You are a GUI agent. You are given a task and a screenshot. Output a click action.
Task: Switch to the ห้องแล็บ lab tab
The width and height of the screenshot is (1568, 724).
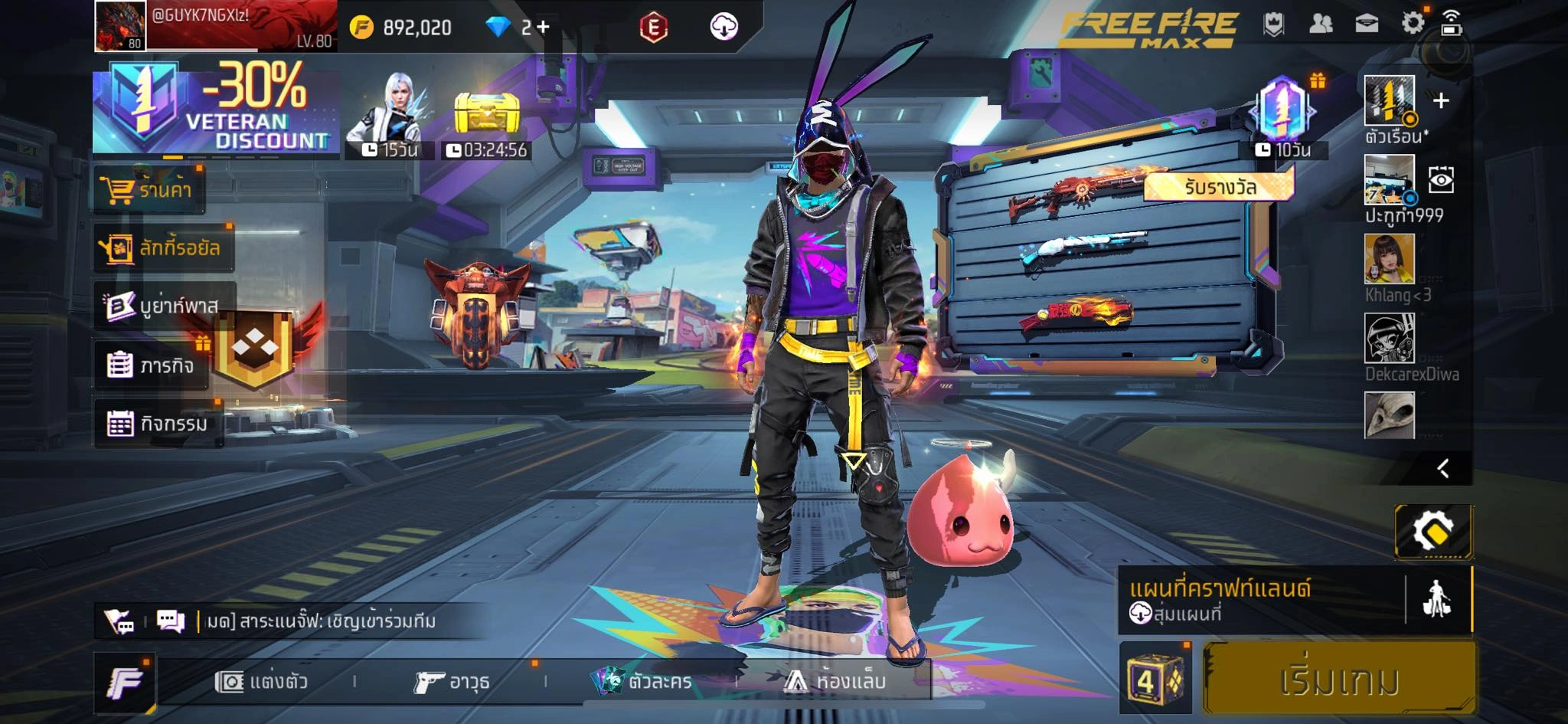tap(835, 680)
